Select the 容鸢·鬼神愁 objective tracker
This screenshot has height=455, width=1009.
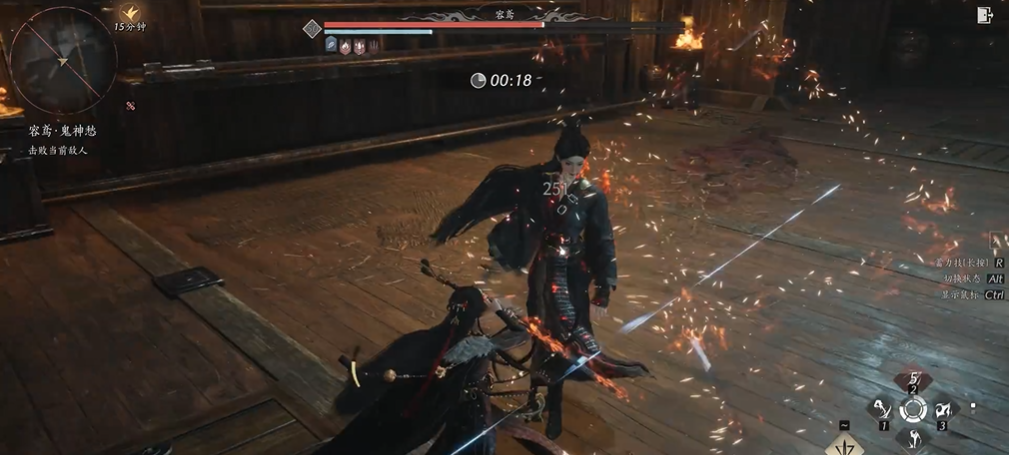(x=63, y=131)
